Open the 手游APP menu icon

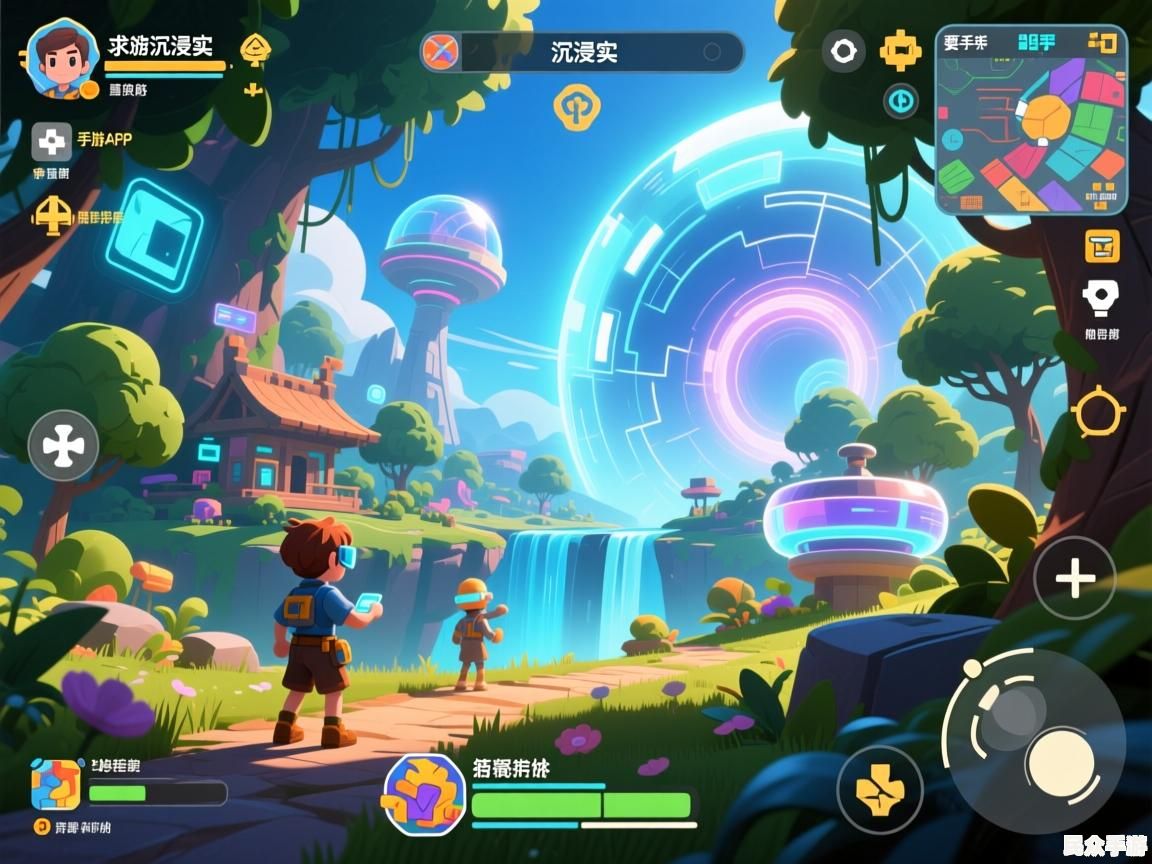(52, 142)
